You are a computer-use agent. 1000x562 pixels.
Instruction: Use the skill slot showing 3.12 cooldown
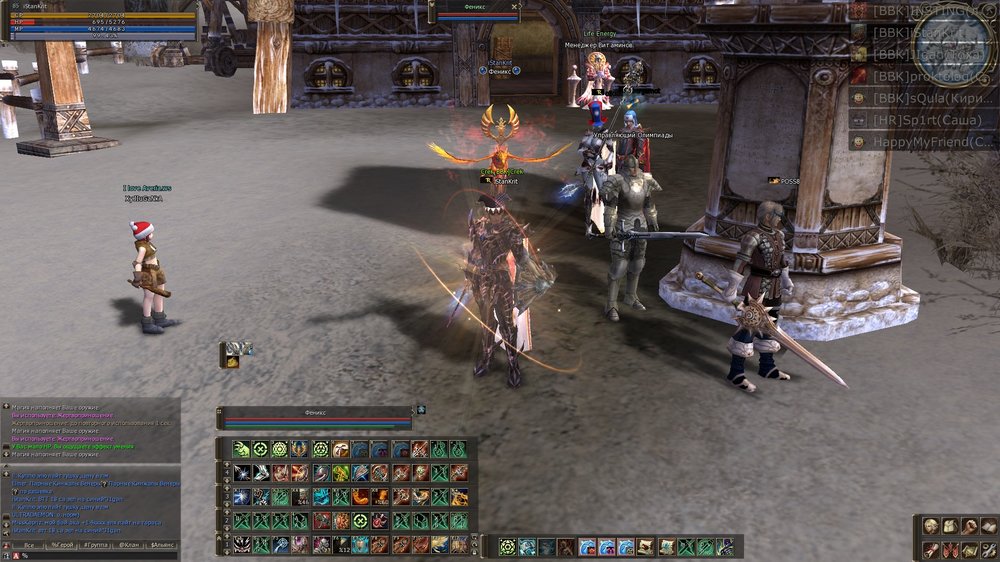[x=341, y=545]
